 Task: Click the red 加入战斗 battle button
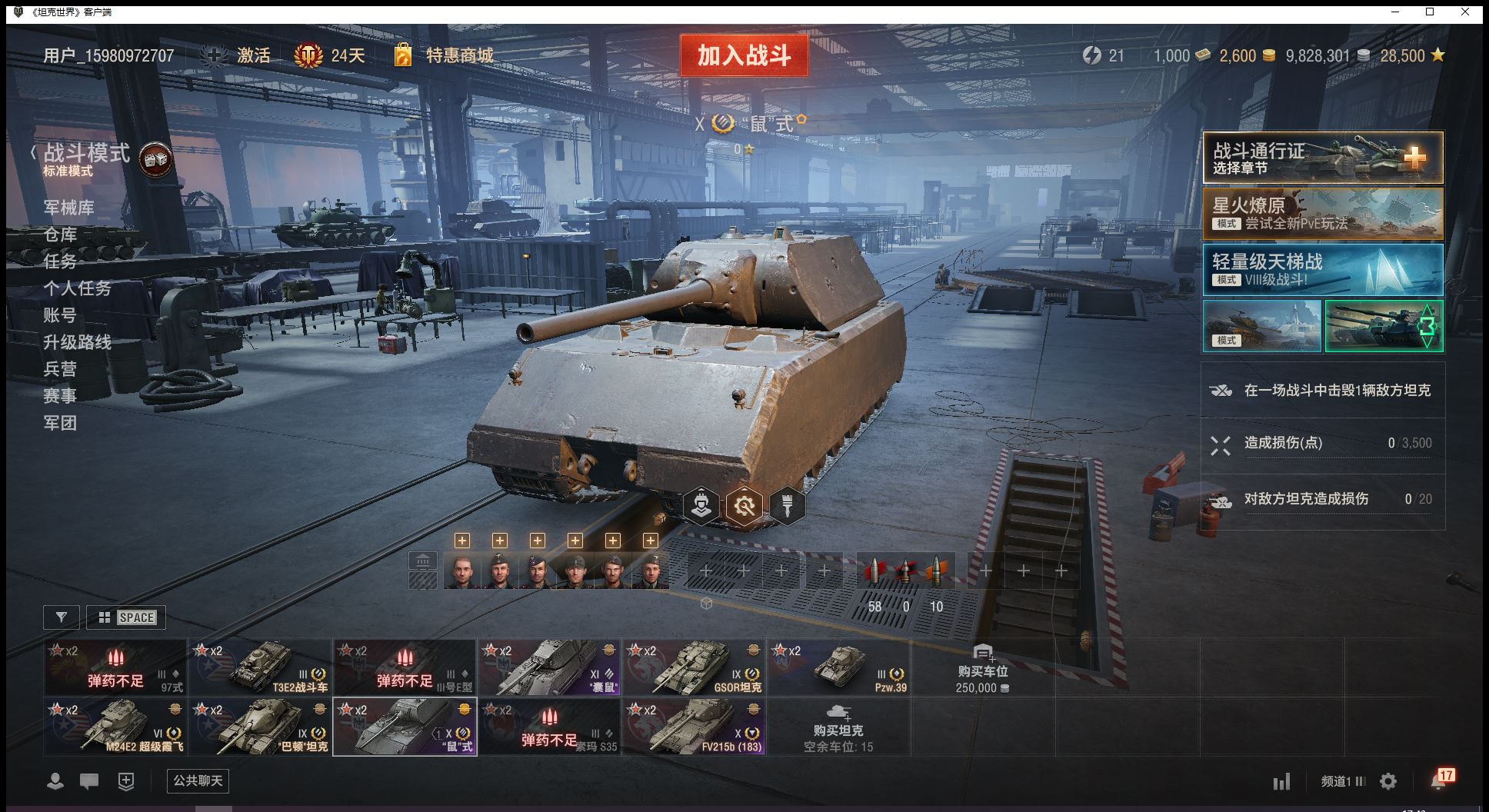(744, 55)
